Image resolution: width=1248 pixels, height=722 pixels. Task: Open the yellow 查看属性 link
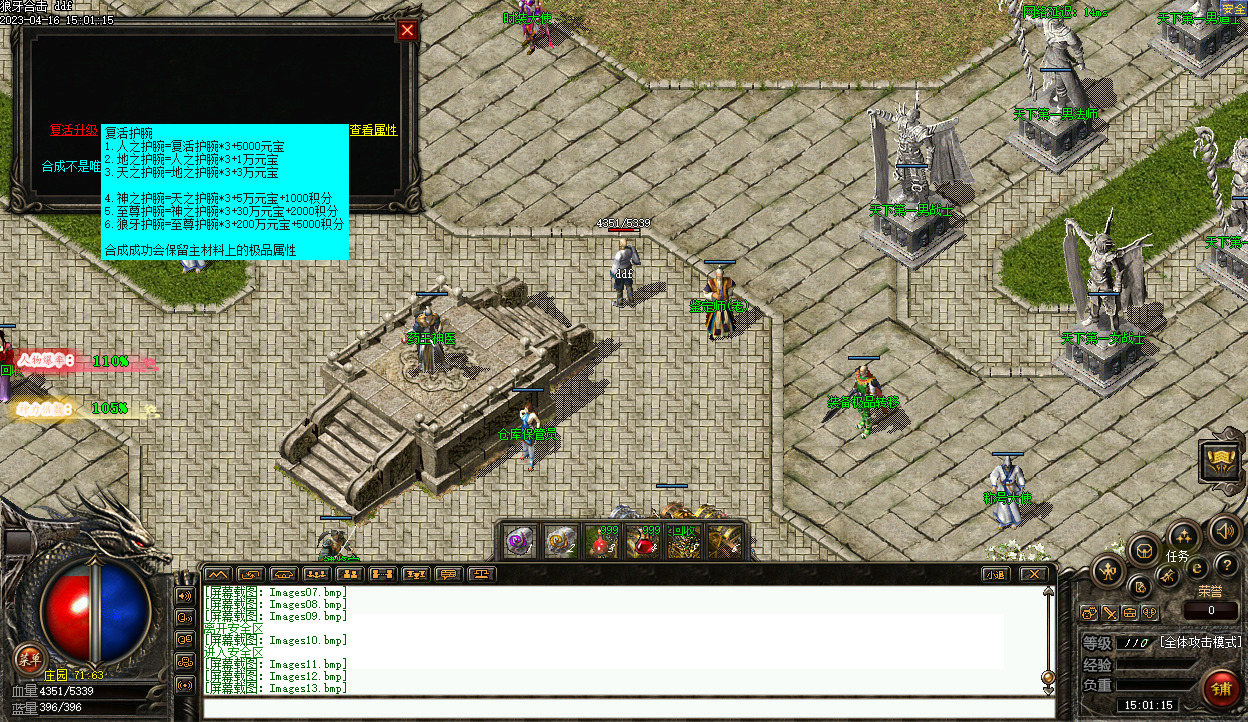pyautogui.click(x=373, y=130)
